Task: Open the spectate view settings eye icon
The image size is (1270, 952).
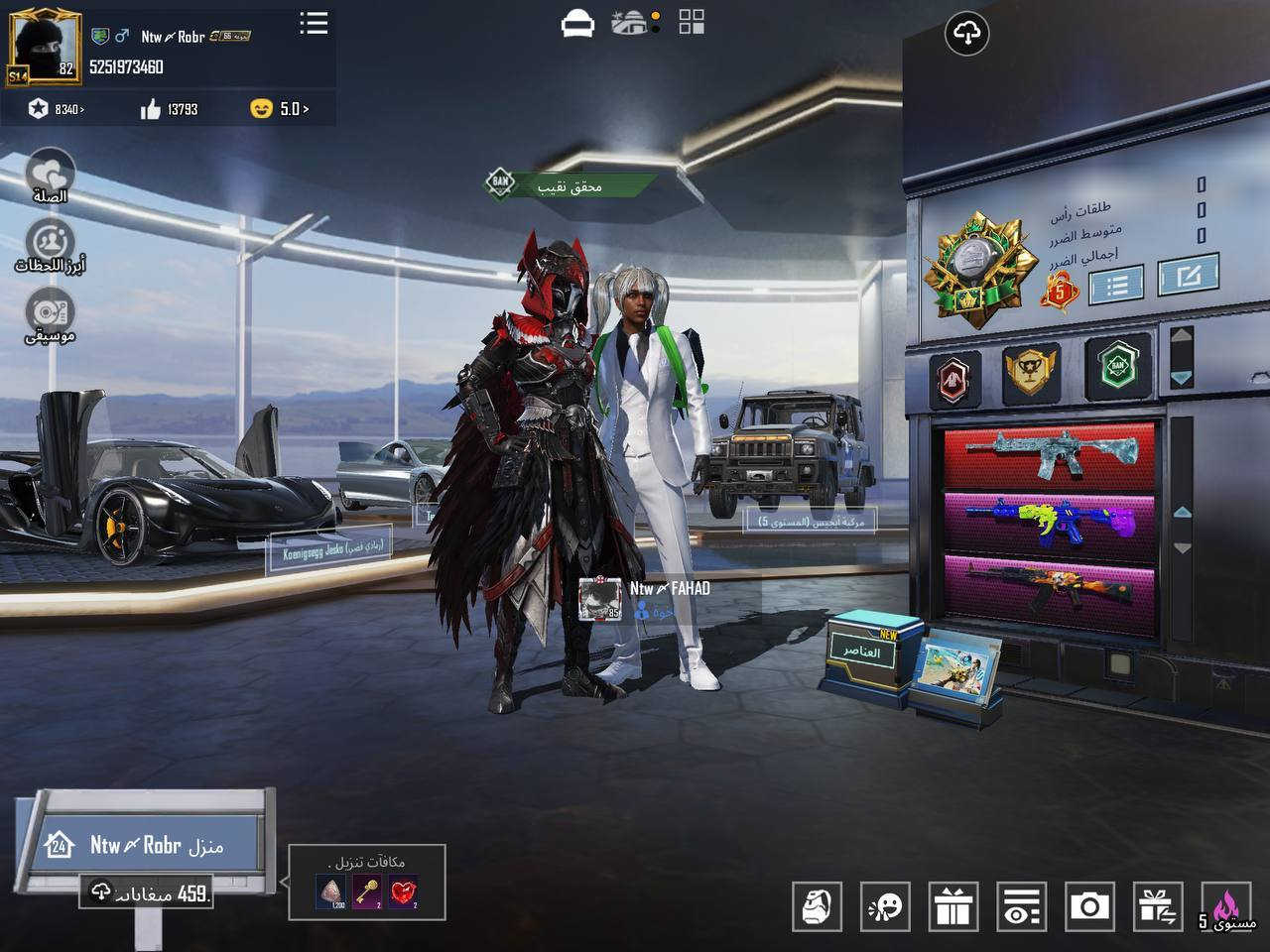Action: (1022, 904)
